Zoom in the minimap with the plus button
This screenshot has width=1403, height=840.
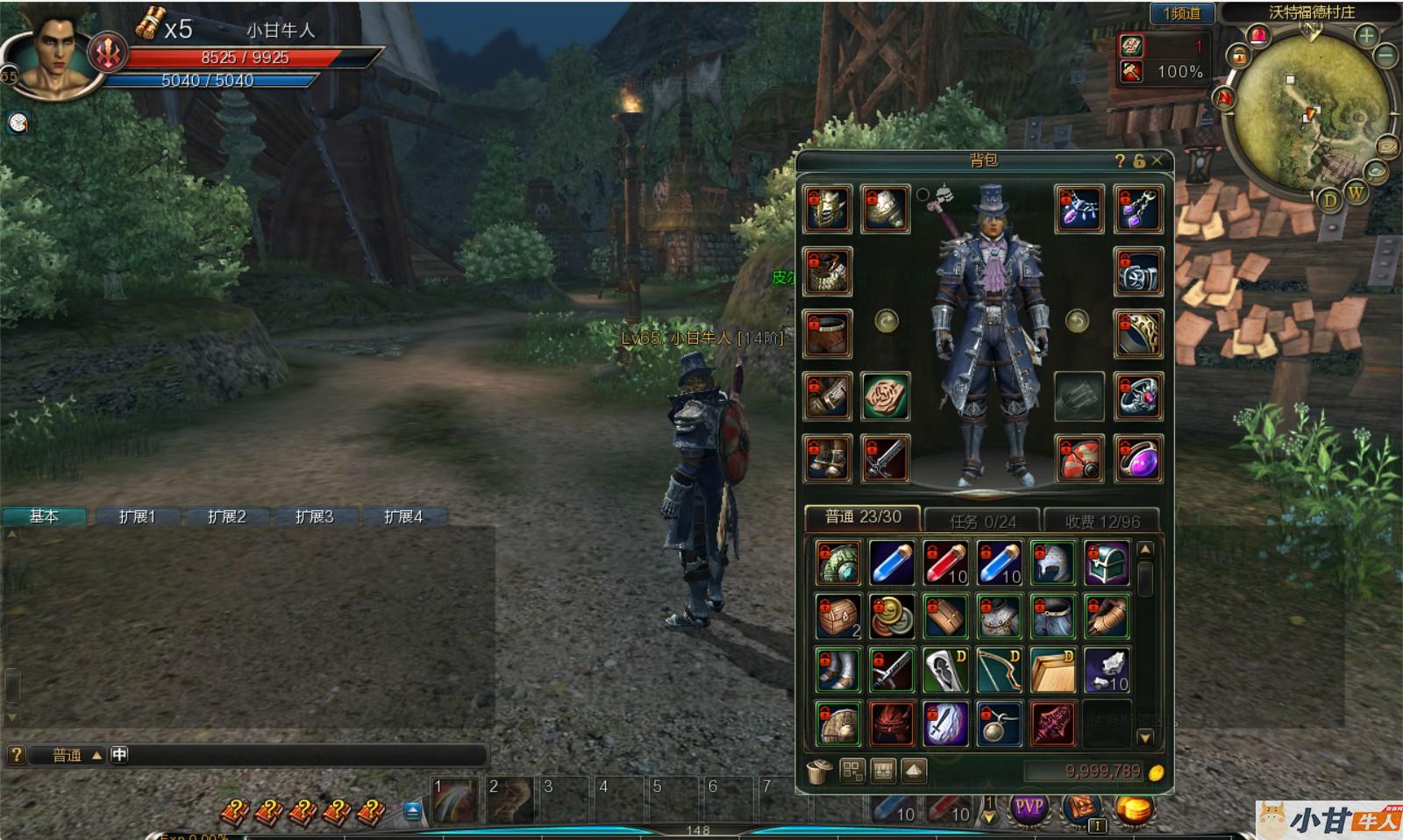pyautogui.click(x=1366, y=36)
